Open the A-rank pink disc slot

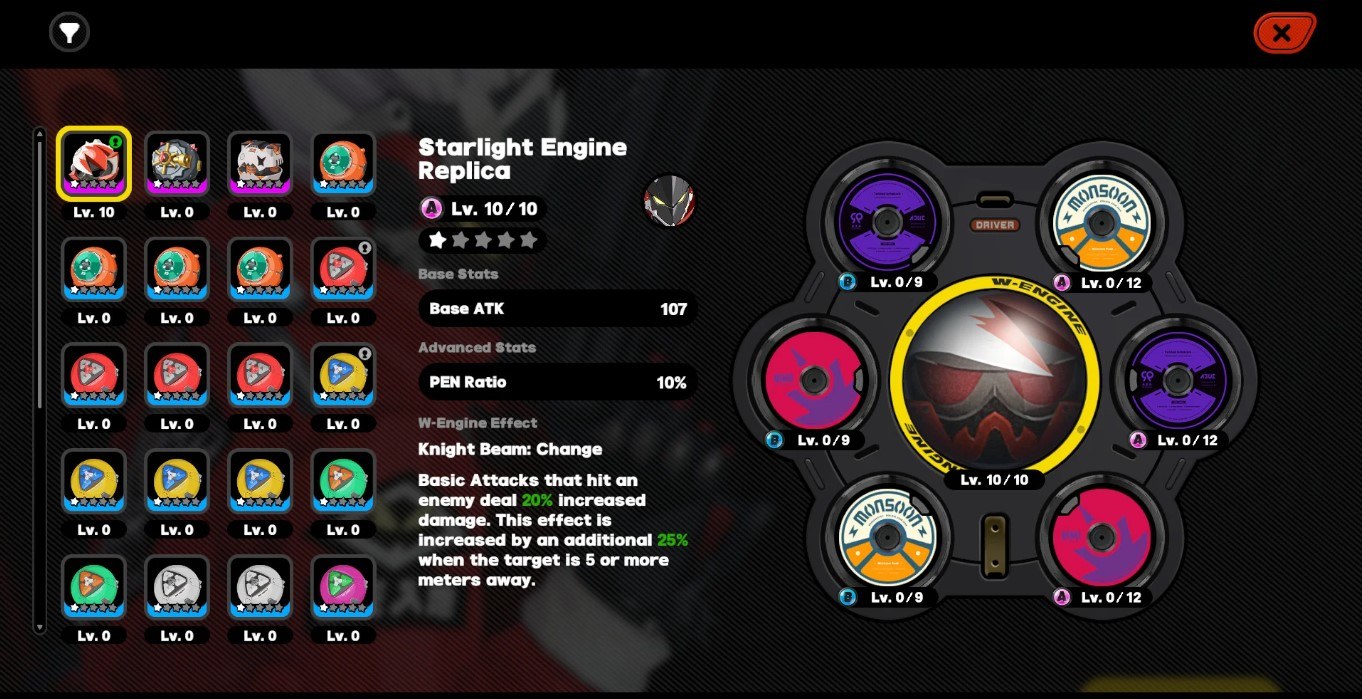(1101, 536)
